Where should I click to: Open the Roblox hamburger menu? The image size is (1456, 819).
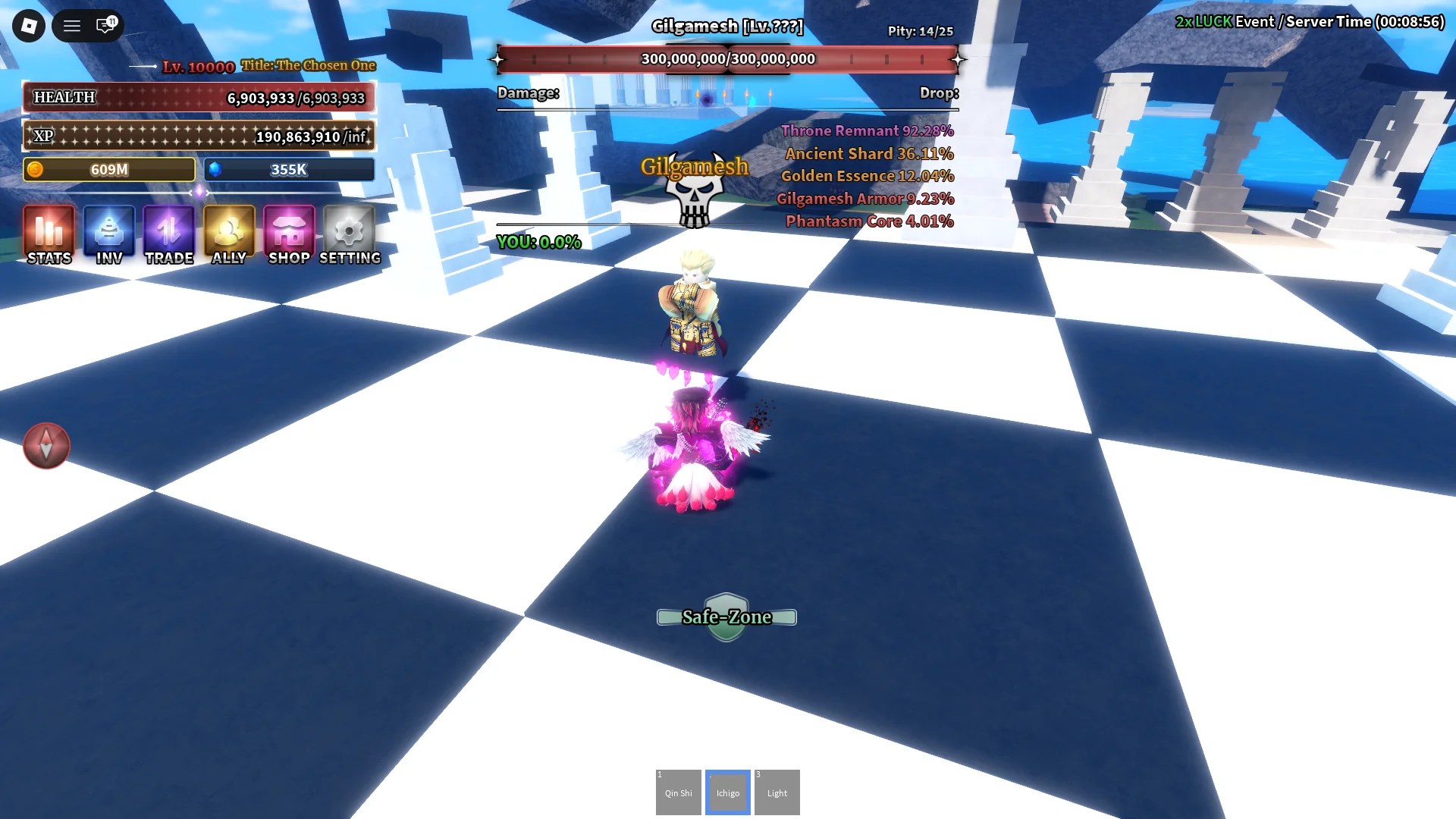click(71, 25)
